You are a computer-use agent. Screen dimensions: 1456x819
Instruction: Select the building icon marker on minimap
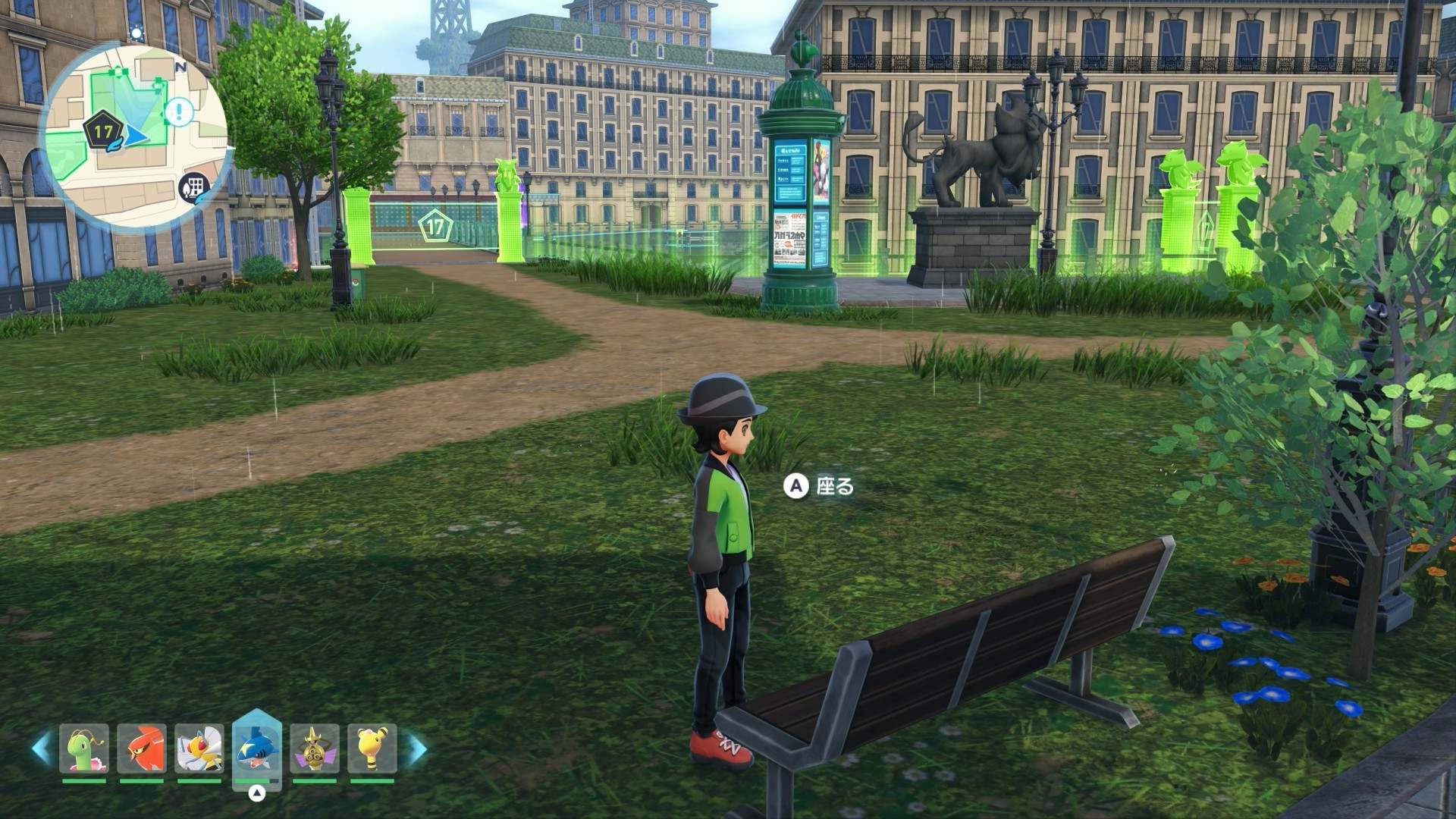pyautogui.click(x=194, y=187)
